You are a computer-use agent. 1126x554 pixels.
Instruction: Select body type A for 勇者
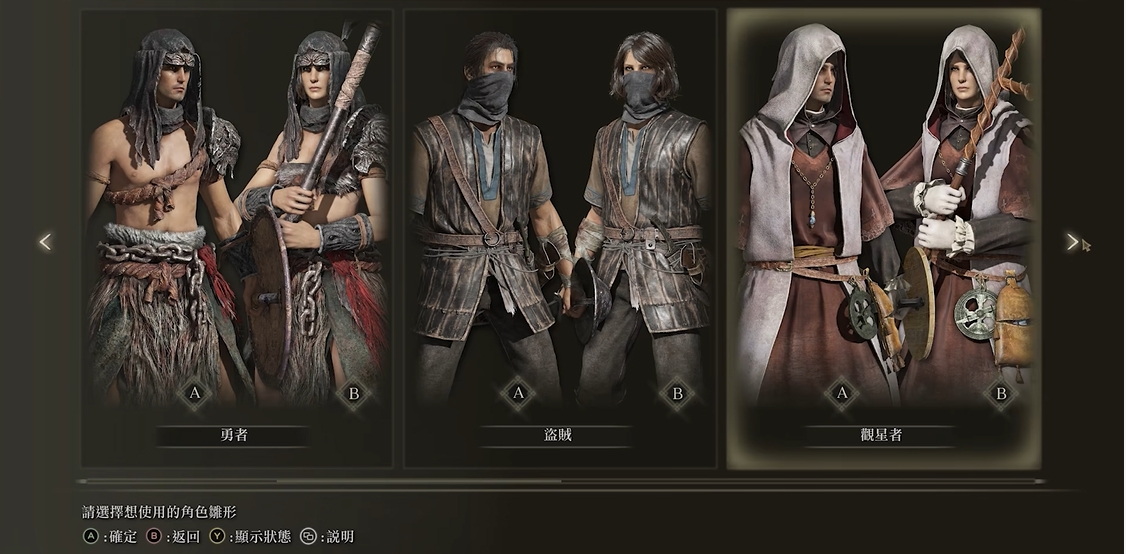click(x=194, y=394)
